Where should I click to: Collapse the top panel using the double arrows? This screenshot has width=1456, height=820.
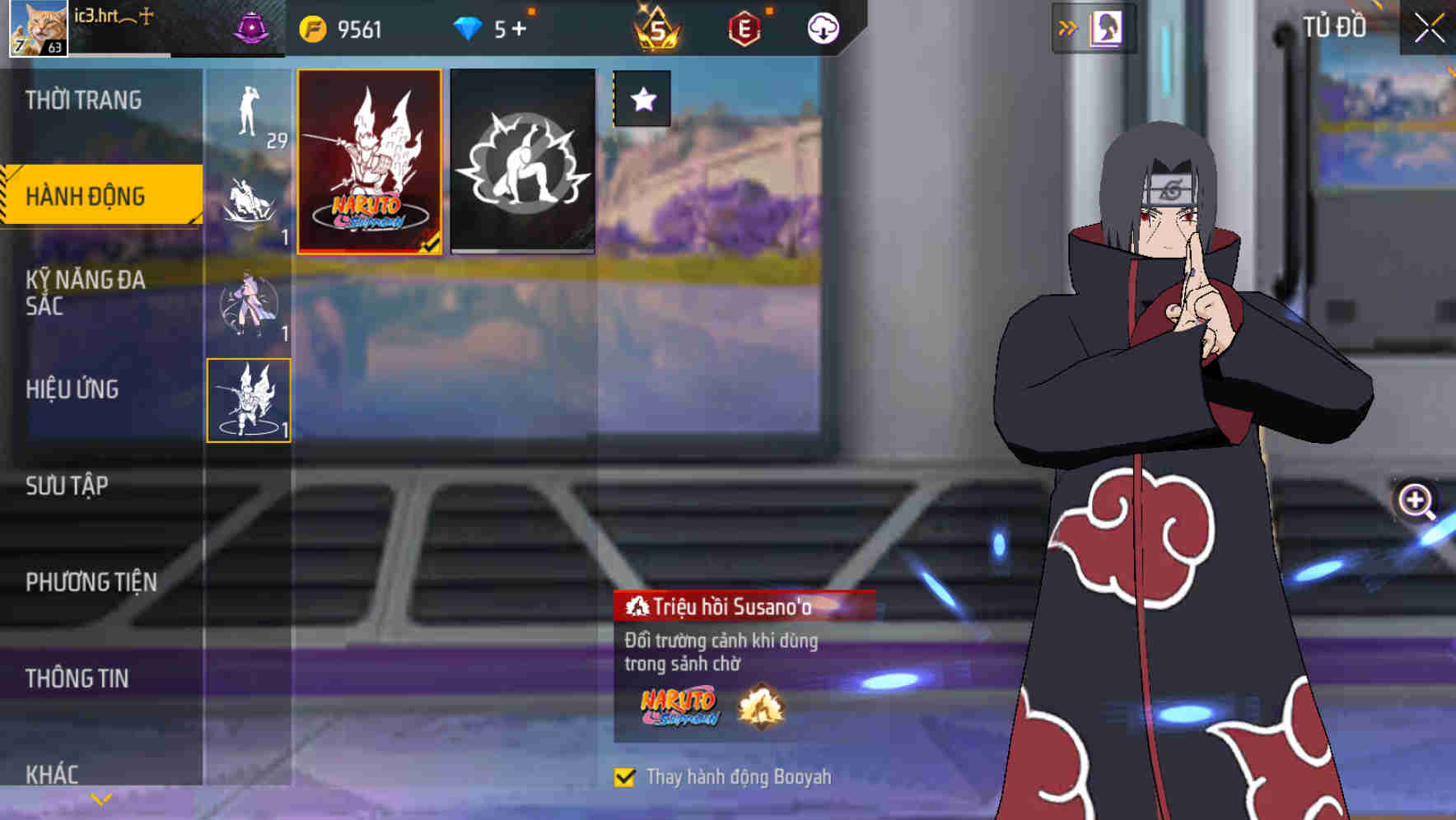click(x=1068, y=26)
